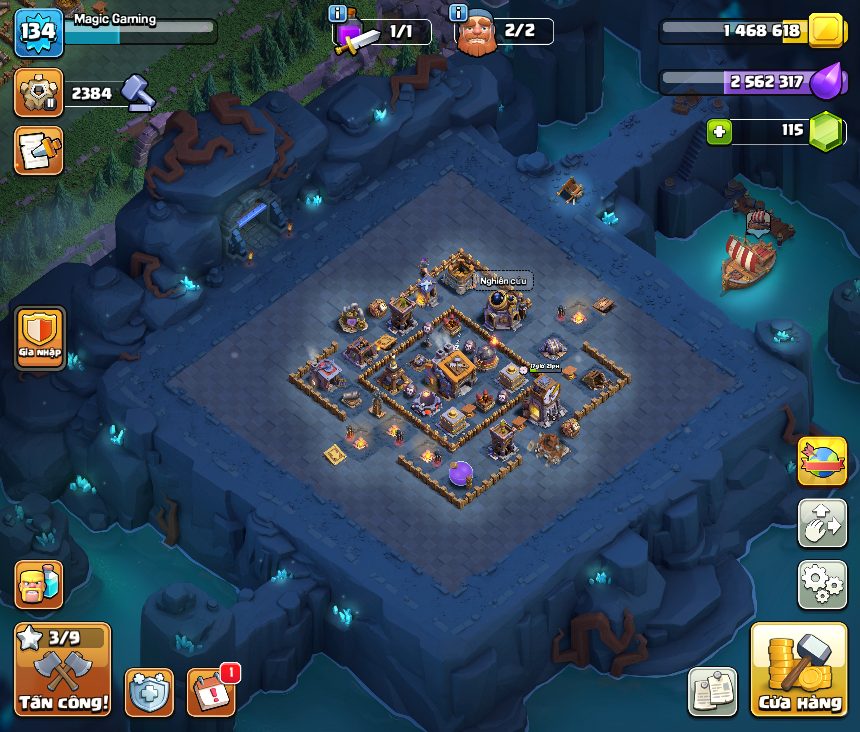
Task: Open the shield and guard info button
Action: click(149, 692)
